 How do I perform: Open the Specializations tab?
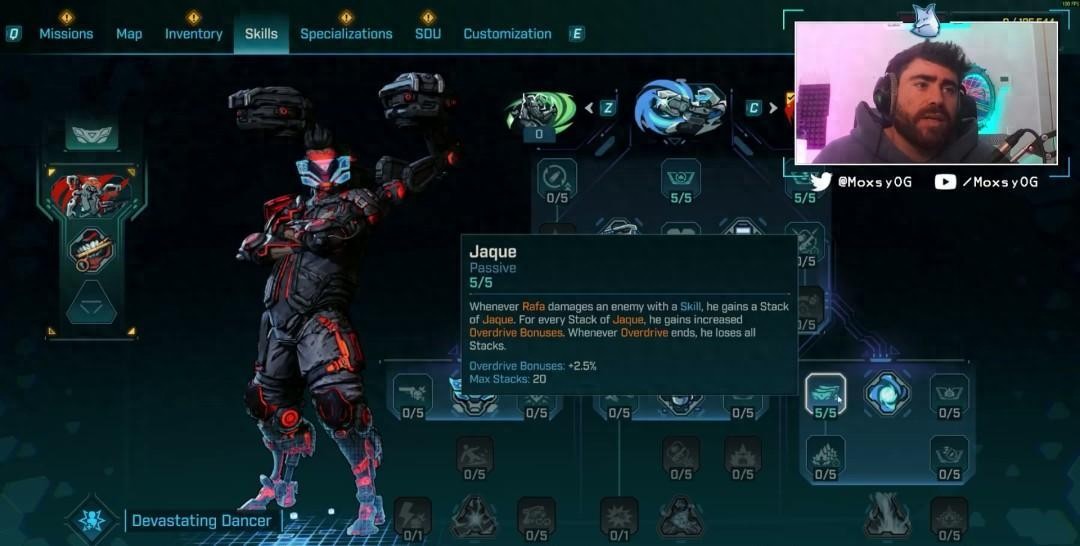(346, 33)
